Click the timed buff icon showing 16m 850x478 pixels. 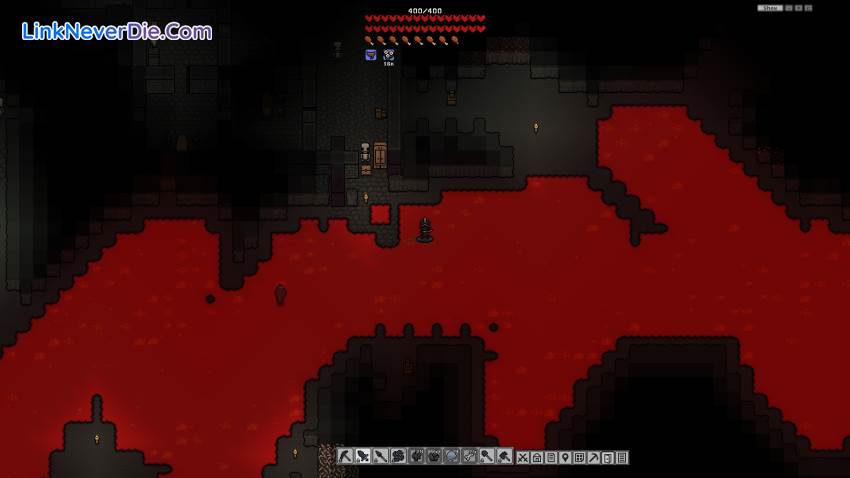click(388, 55)
